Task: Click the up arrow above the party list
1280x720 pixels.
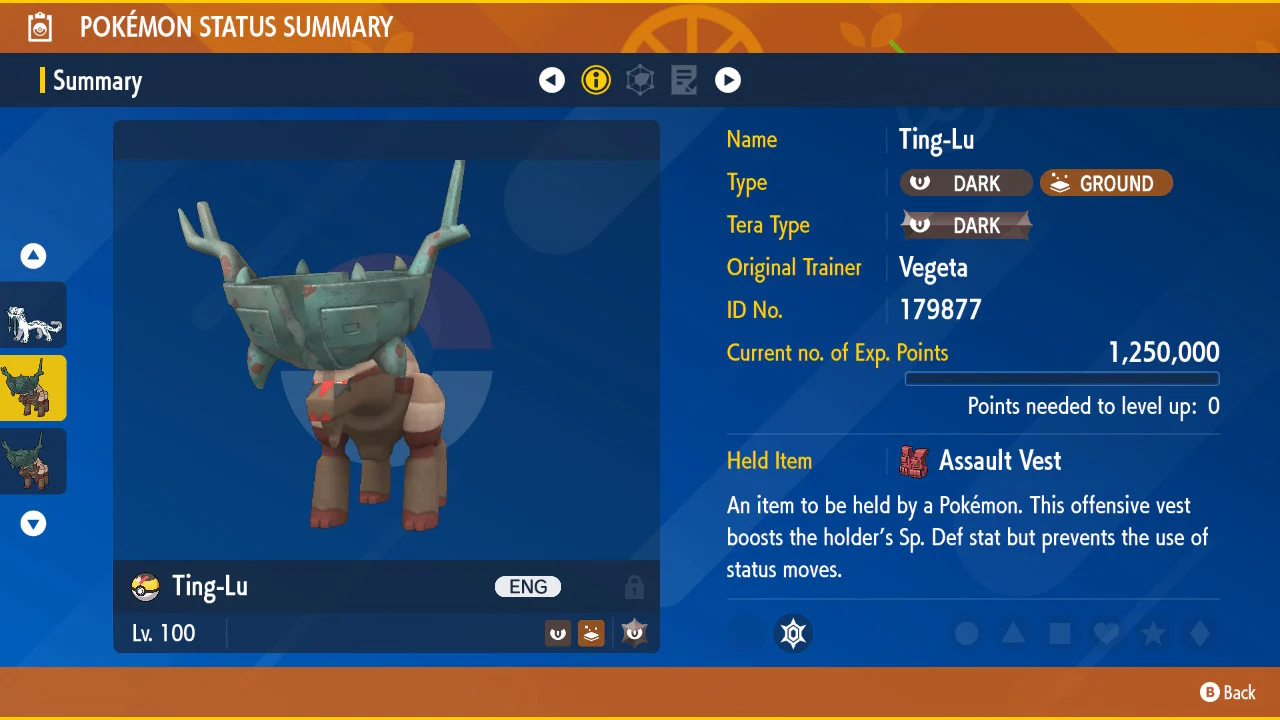Action: [x=34, y=257]
